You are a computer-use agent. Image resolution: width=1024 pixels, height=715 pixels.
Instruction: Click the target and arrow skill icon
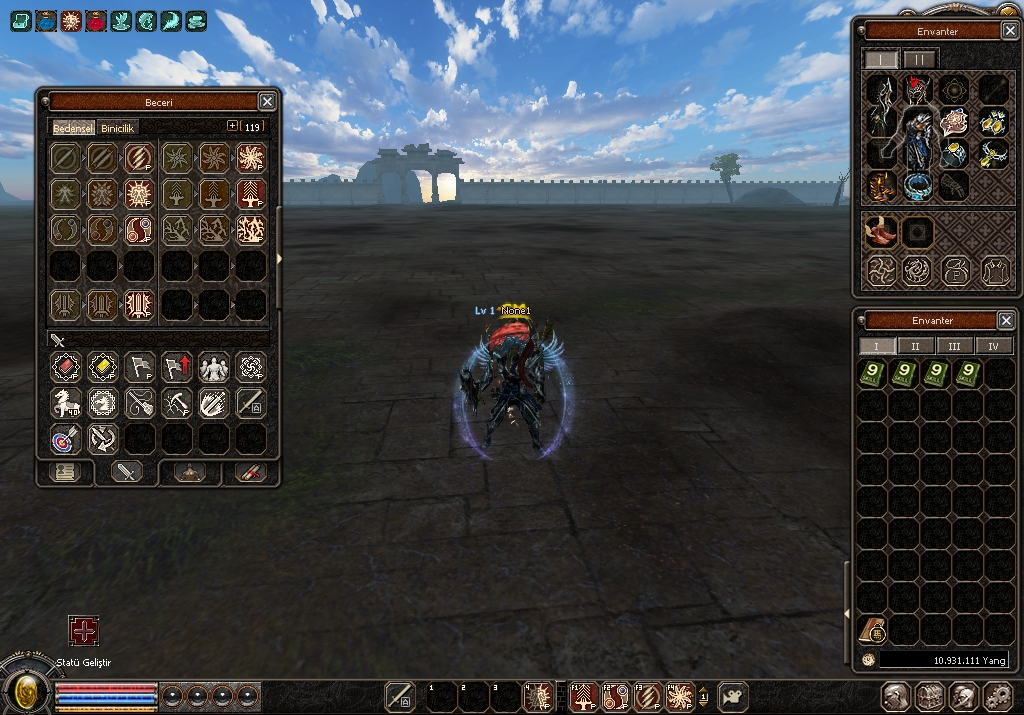click(x=65, y=438)
